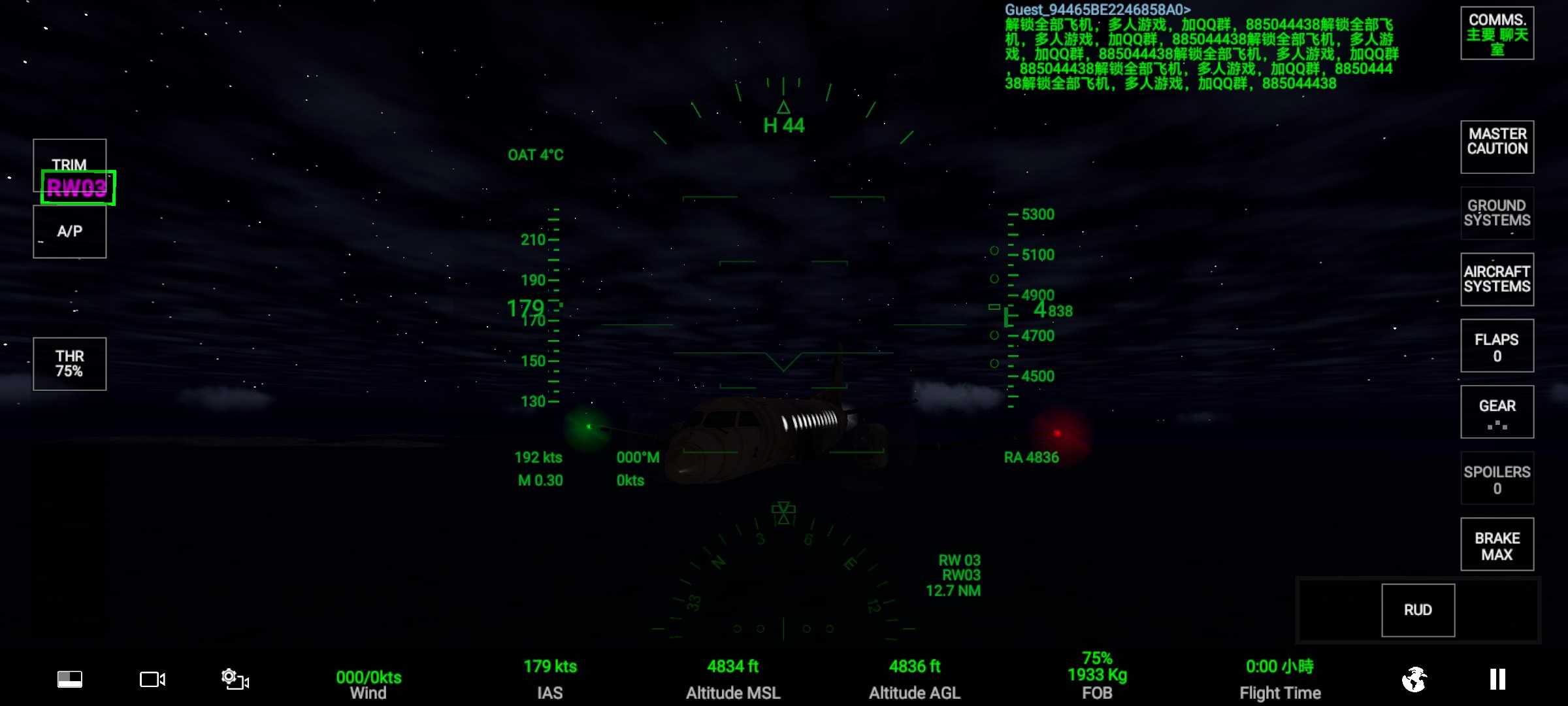Open the globe map icon
The width and height of the screenshot is (1568, 706).
coord(1414,679)
